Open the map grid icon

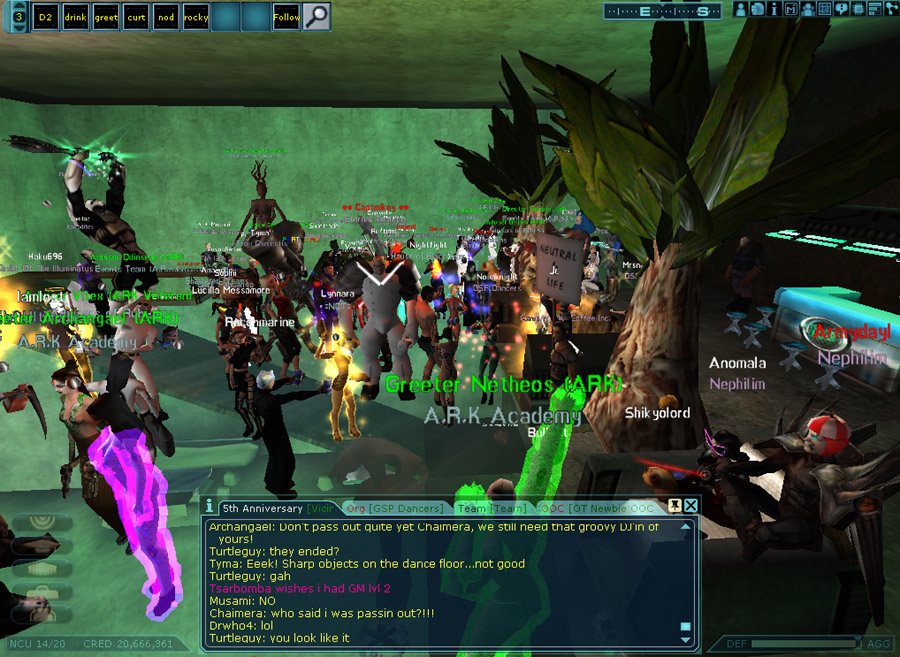[x=824, y=9]
